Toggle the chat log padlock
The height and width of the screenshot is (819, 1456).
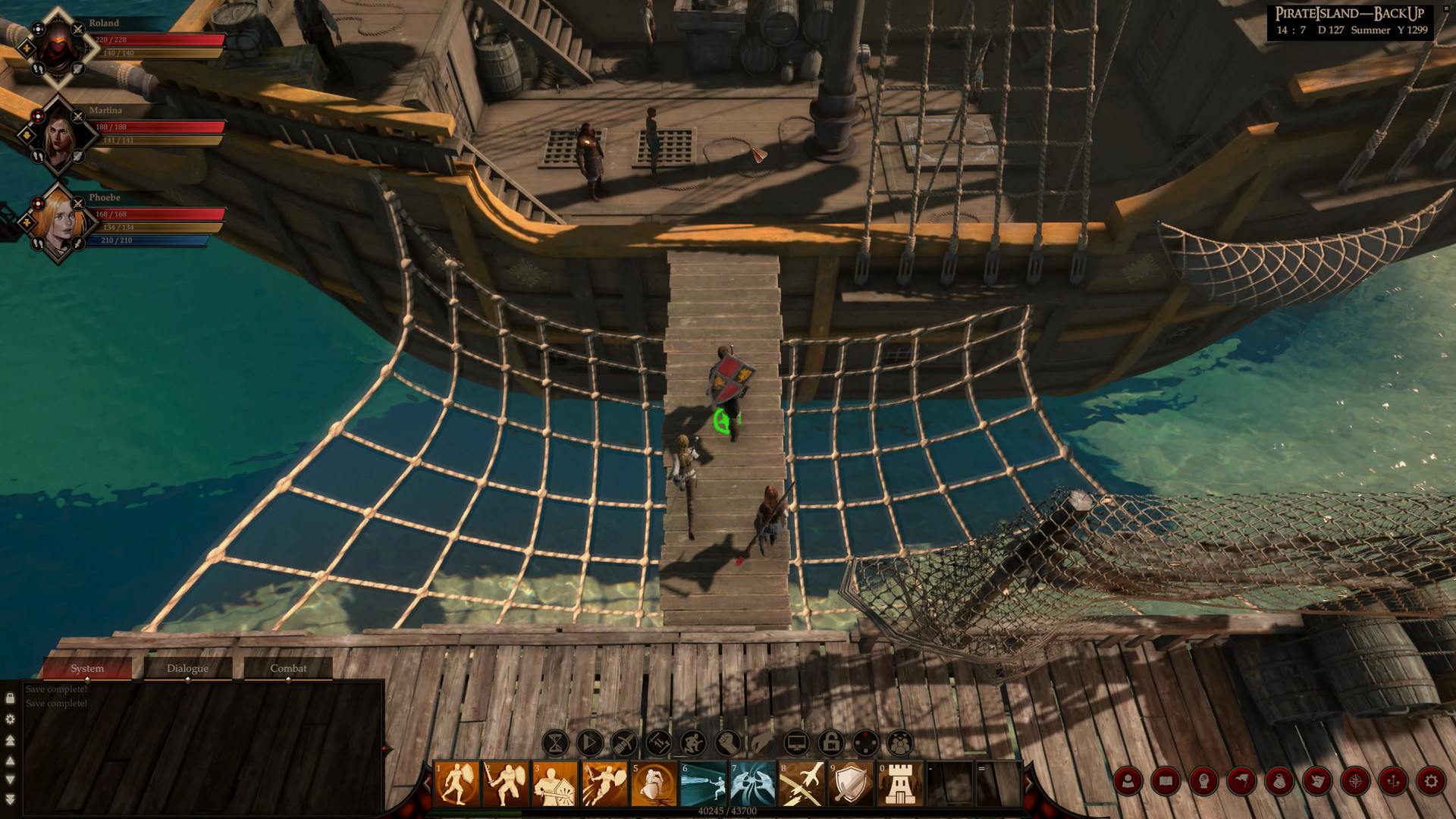point(11,698)
